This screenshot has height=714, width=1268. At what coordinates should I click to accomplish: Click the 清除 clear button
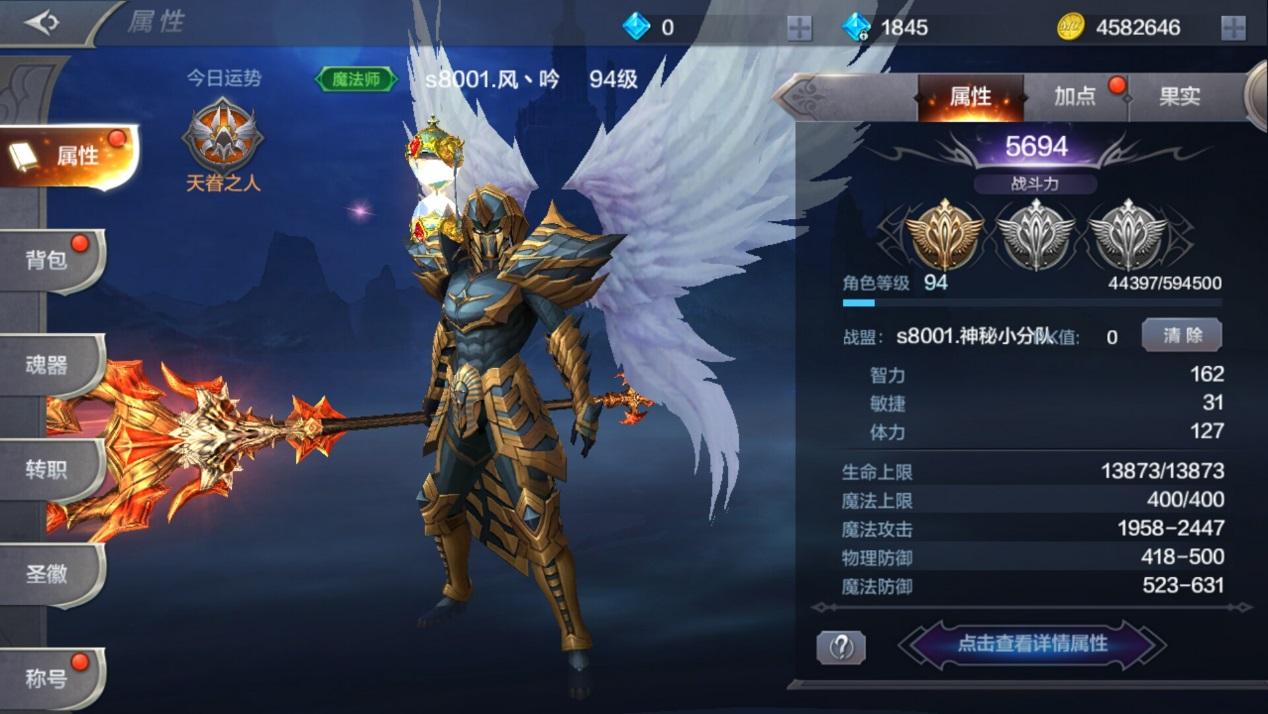(1181, 336)
